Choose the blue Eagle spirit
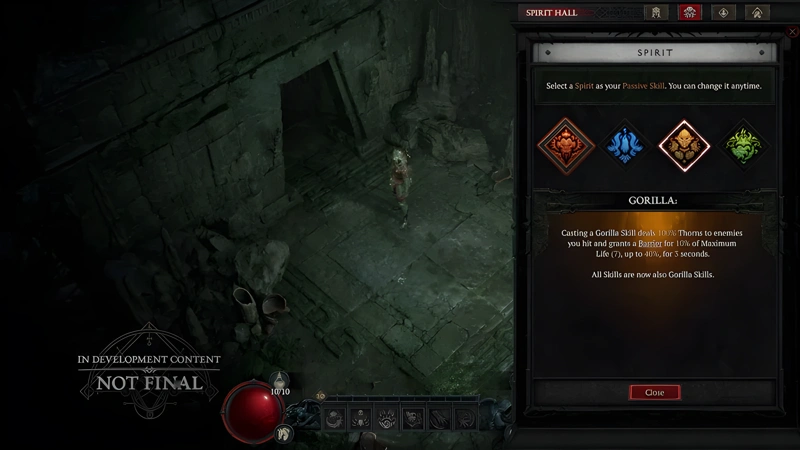 point(625,146)
